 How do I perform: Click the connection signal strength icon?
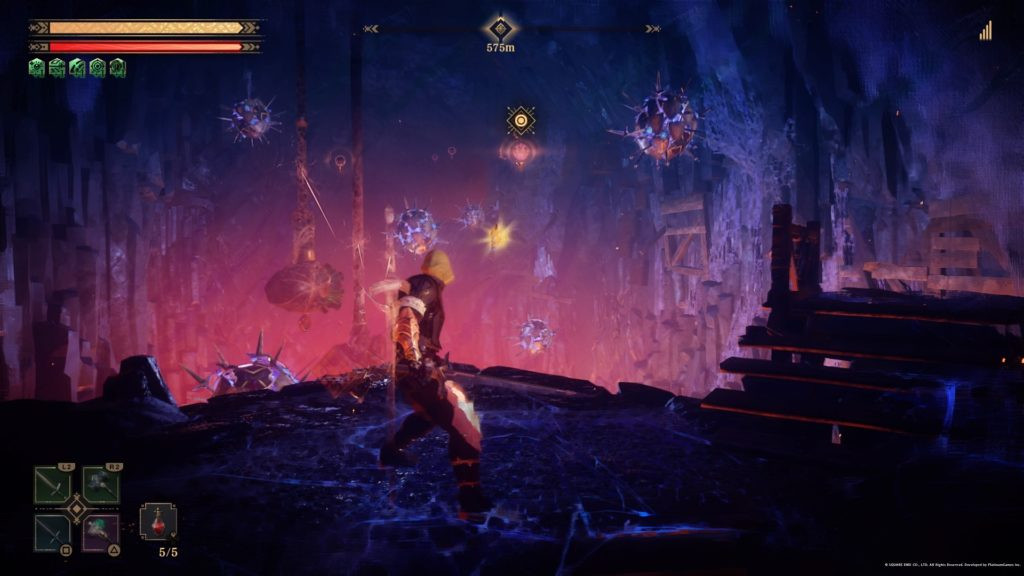986,31
